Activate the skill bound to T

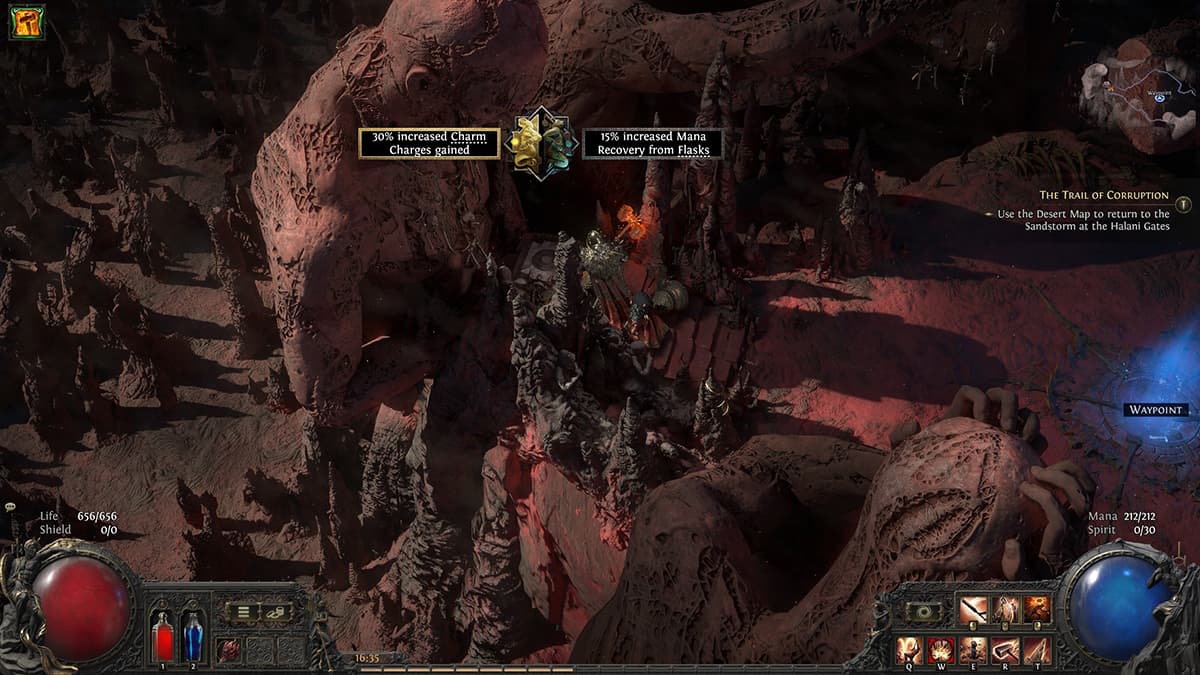(x=1037, y=649)
